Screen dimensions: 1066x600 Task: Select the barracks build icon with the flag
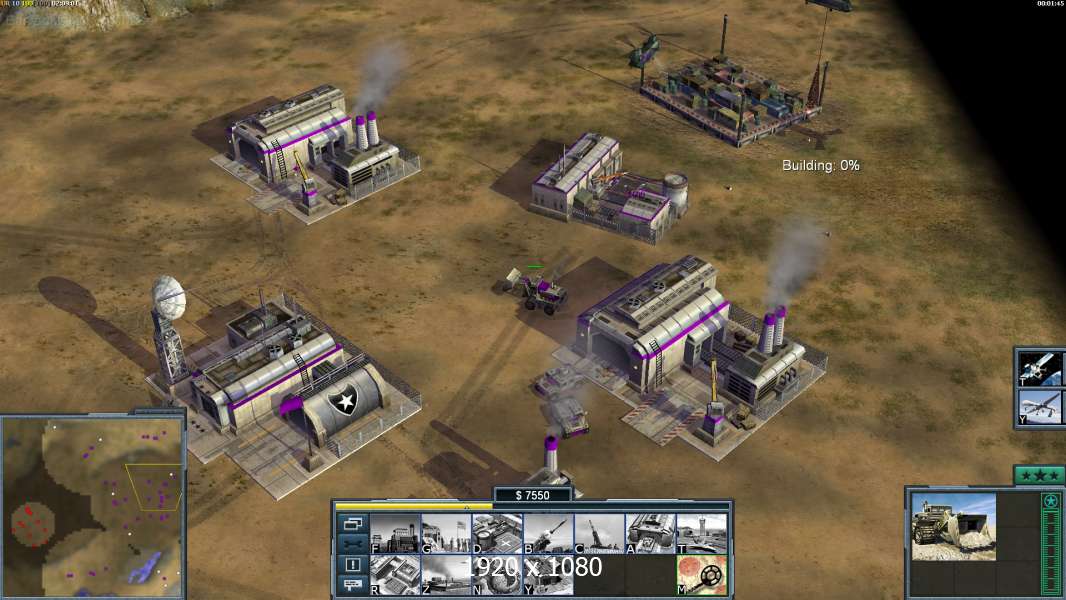point(447,533)
